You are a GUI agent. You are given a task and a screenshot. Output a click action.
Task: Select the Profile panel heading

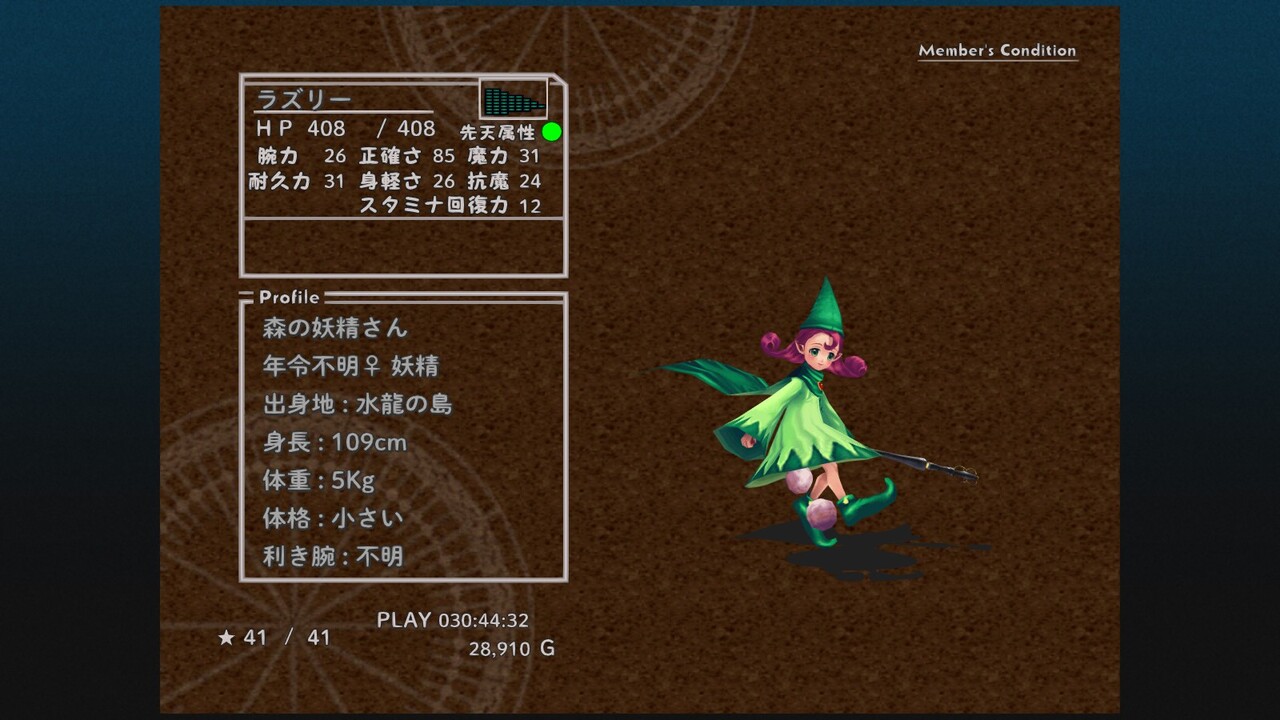tap(289, 297)
